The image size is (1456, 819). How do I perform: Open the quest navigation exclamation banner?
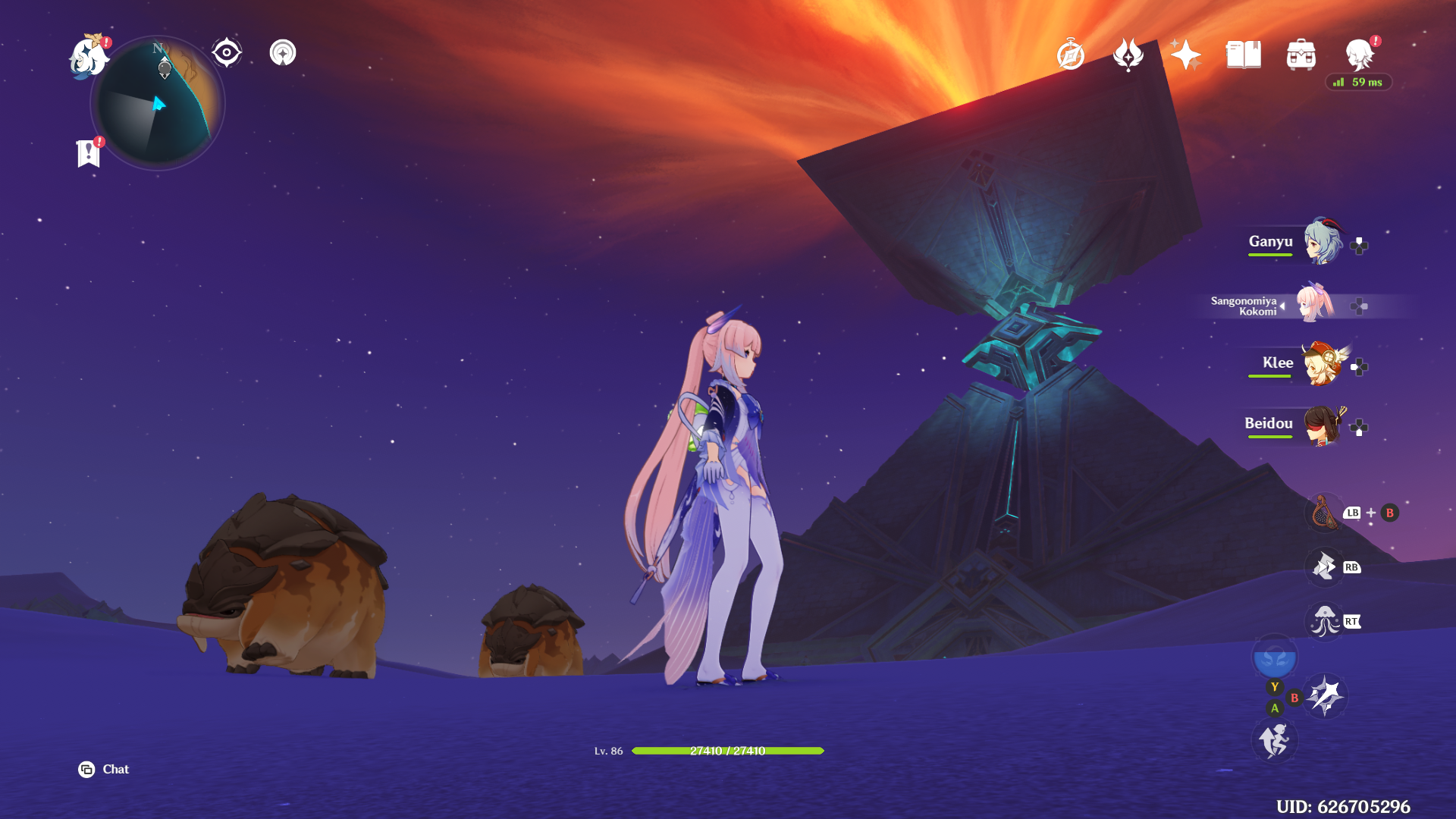pyautogui.click(x=89, y=152)
